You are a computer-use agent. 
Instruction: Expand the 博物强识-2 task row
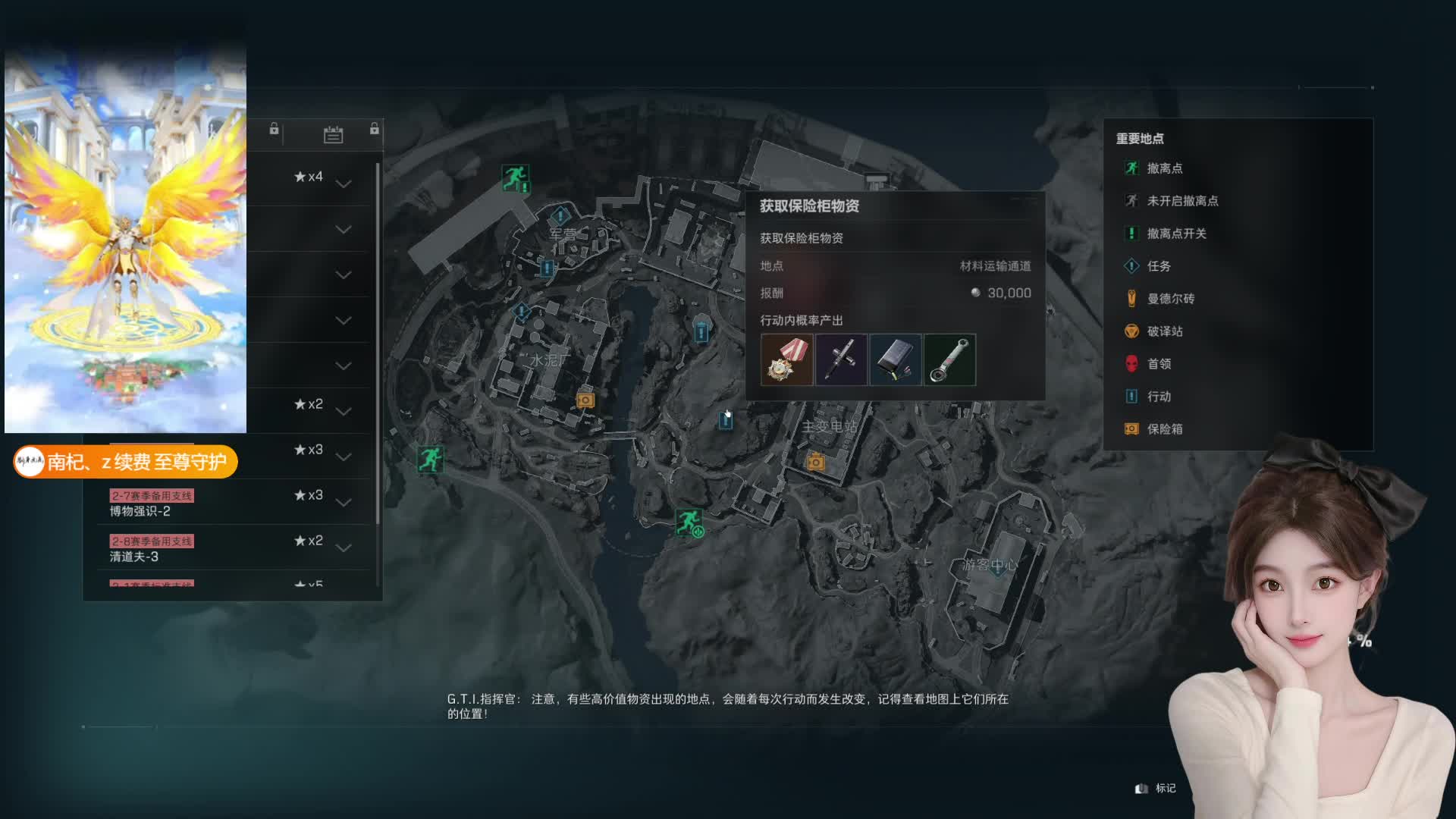click(344, 502)
